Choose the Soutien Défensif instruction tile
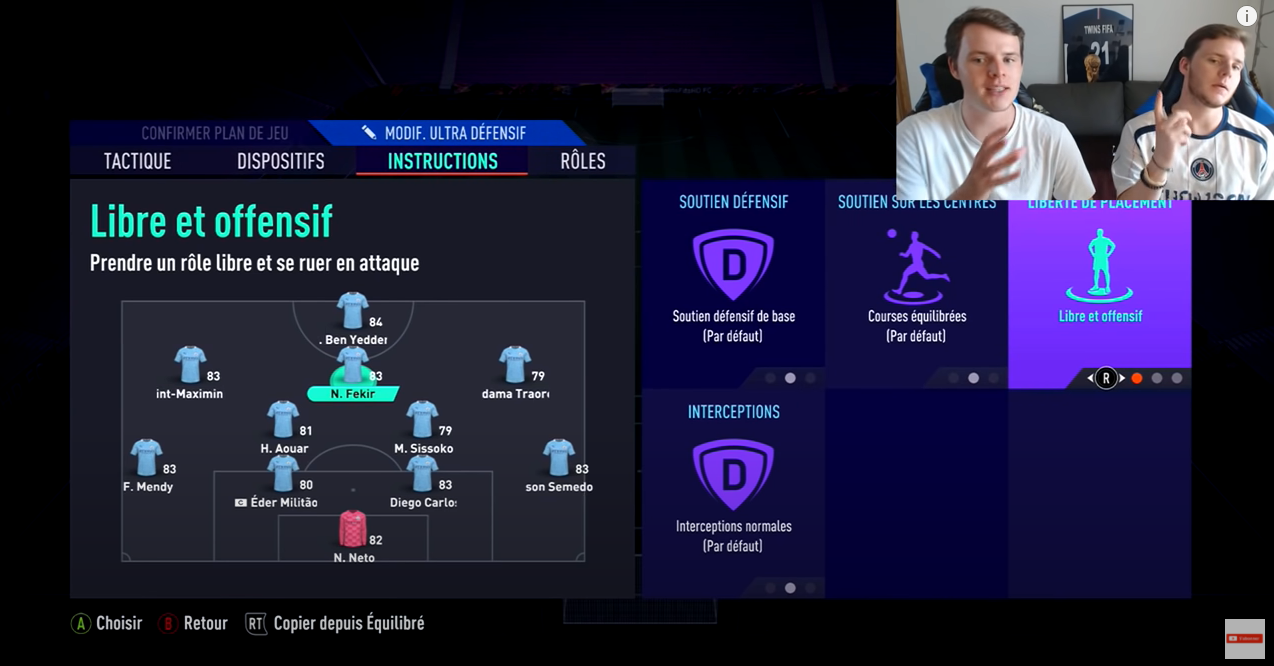Screen dimensions: 1274x666 pos(733,285)
